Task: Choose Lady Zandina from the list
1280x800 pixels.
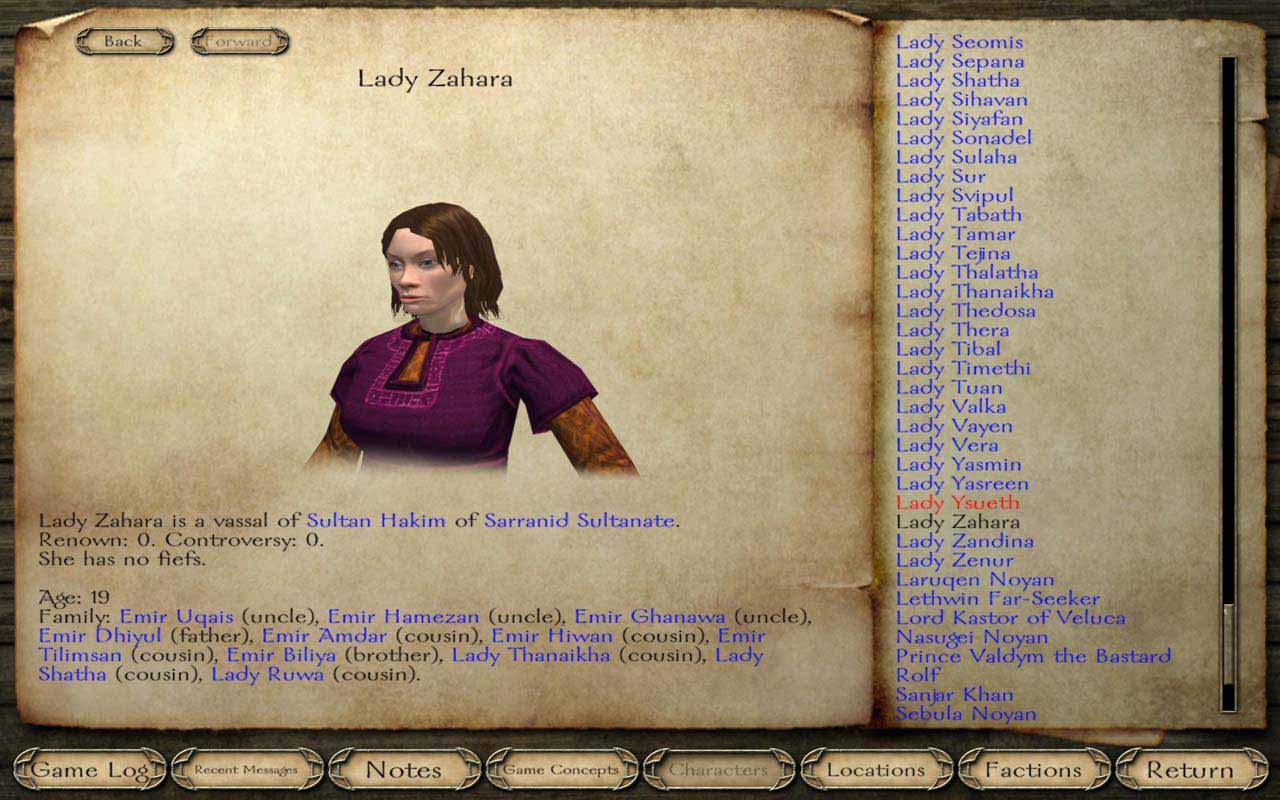Action: [964, 541]
